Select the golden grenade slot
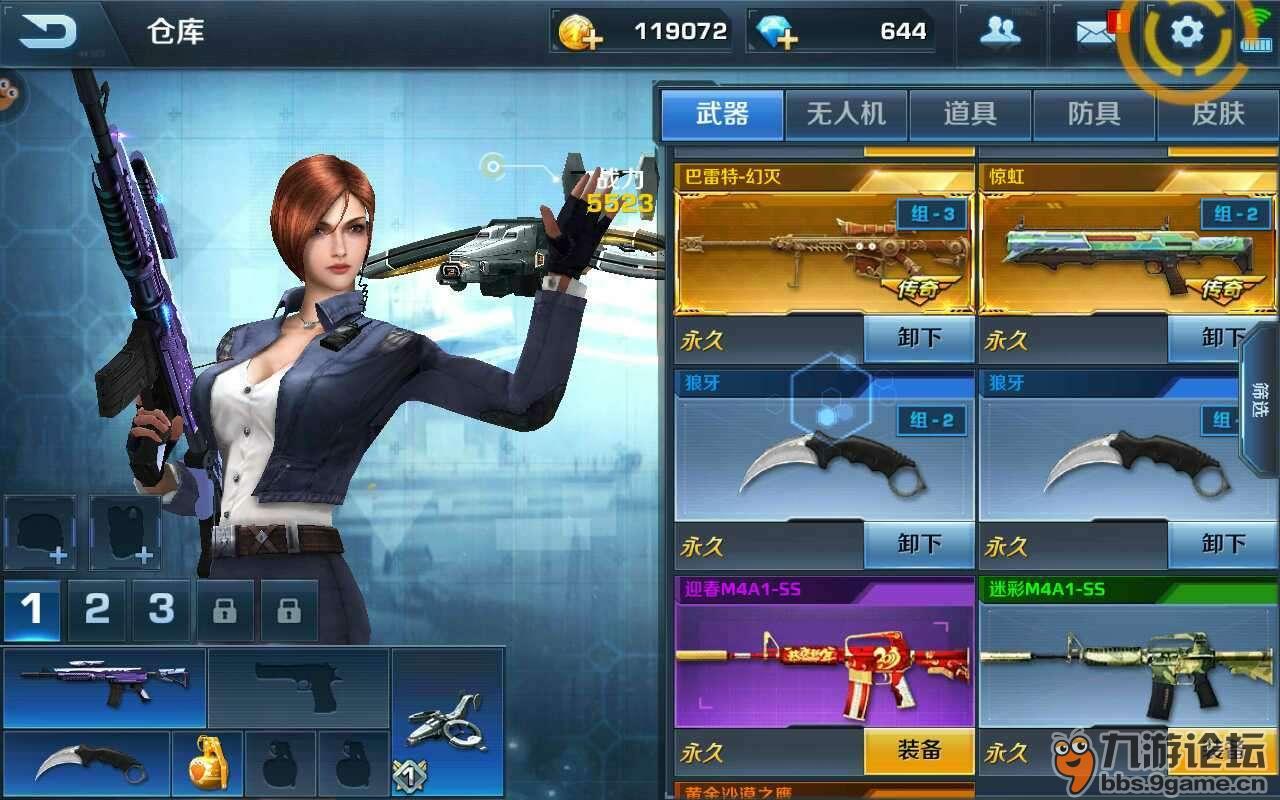This screenshot has height=800, width=1280. coord(207,765)
